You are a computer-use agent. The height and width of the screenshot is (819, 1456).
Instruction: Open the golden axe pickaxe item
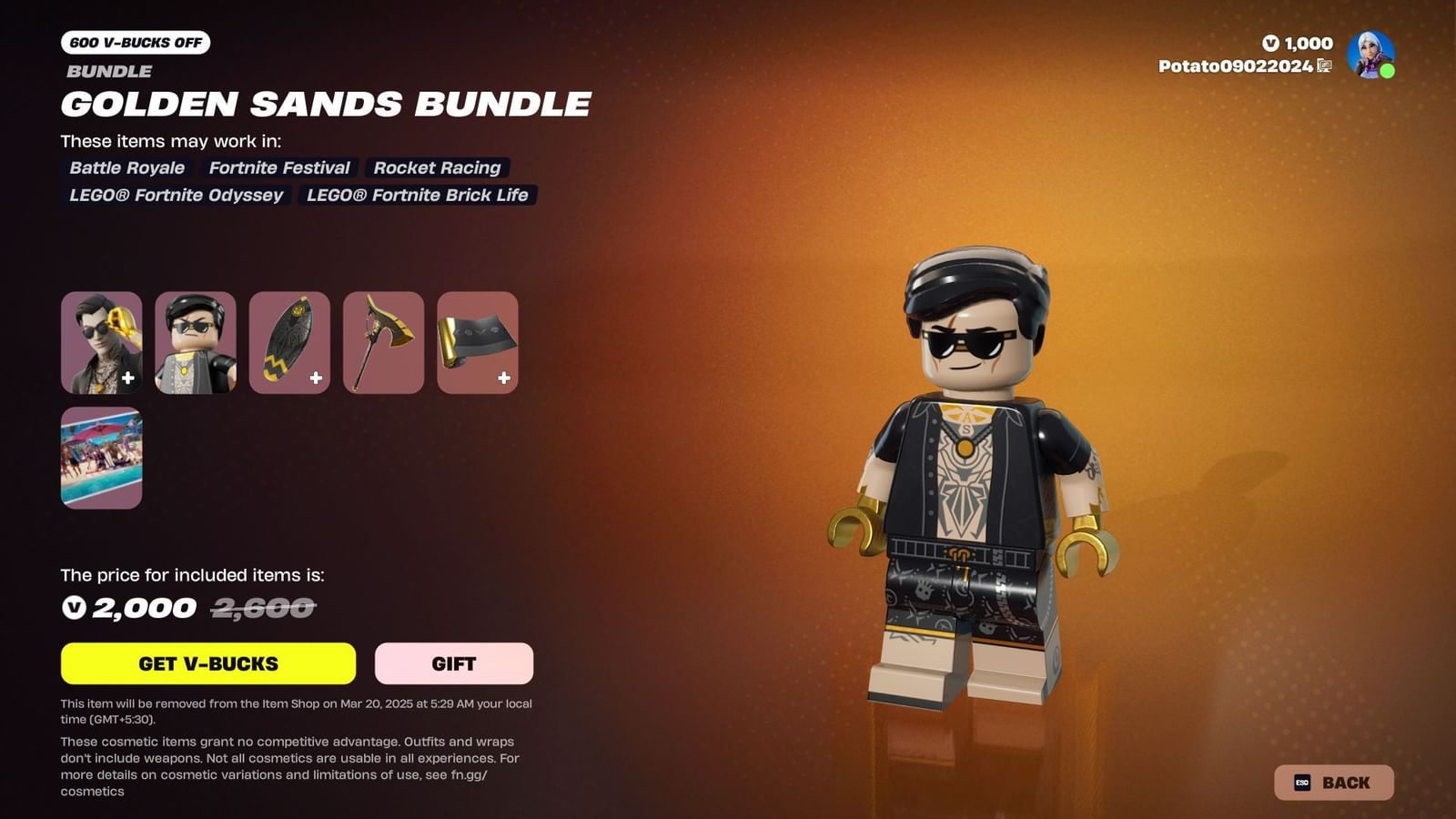tap(383, 343)
